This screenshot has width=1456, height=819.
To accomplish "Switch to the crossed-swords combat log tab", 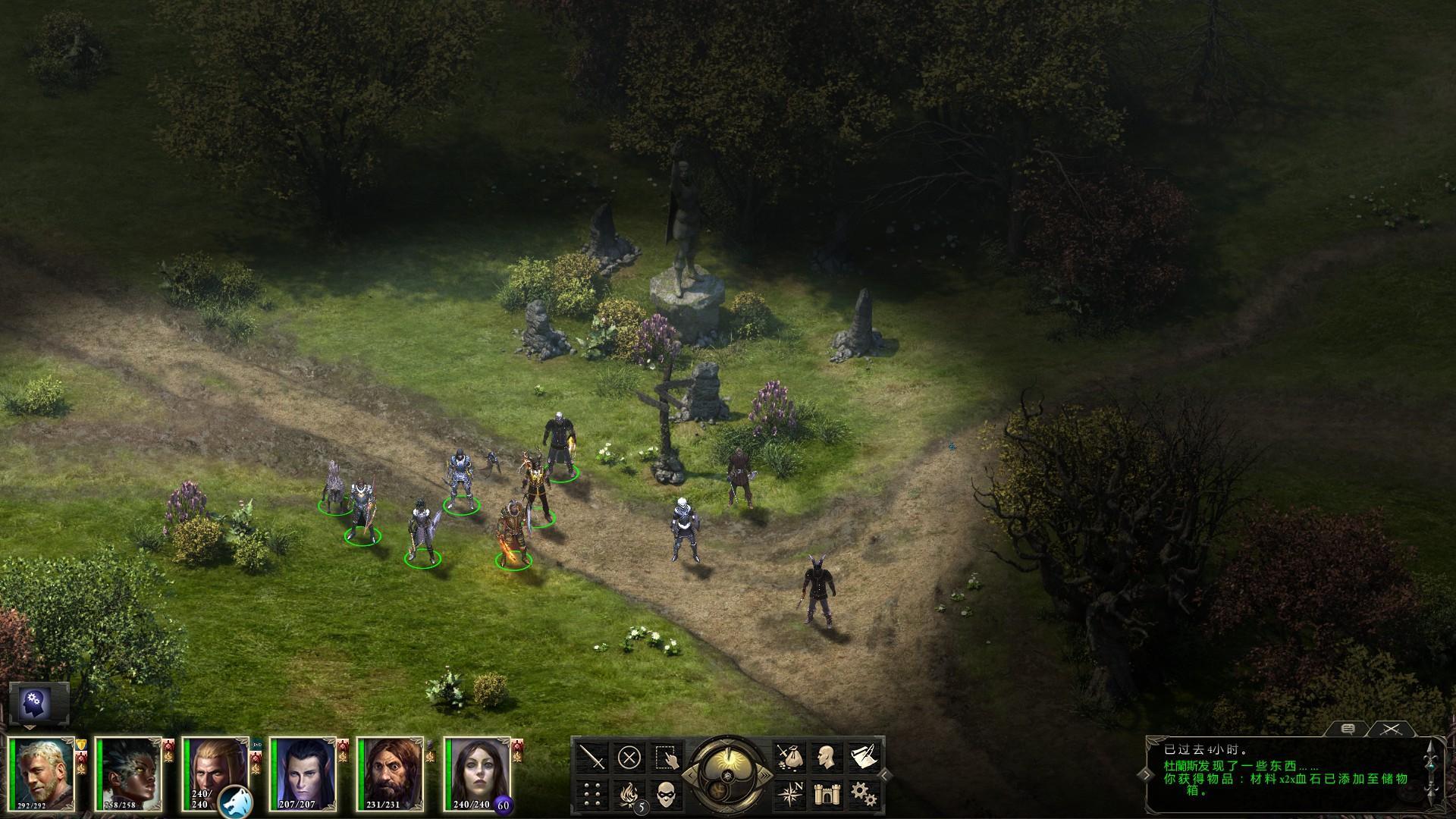I will tap(1389, 730).
